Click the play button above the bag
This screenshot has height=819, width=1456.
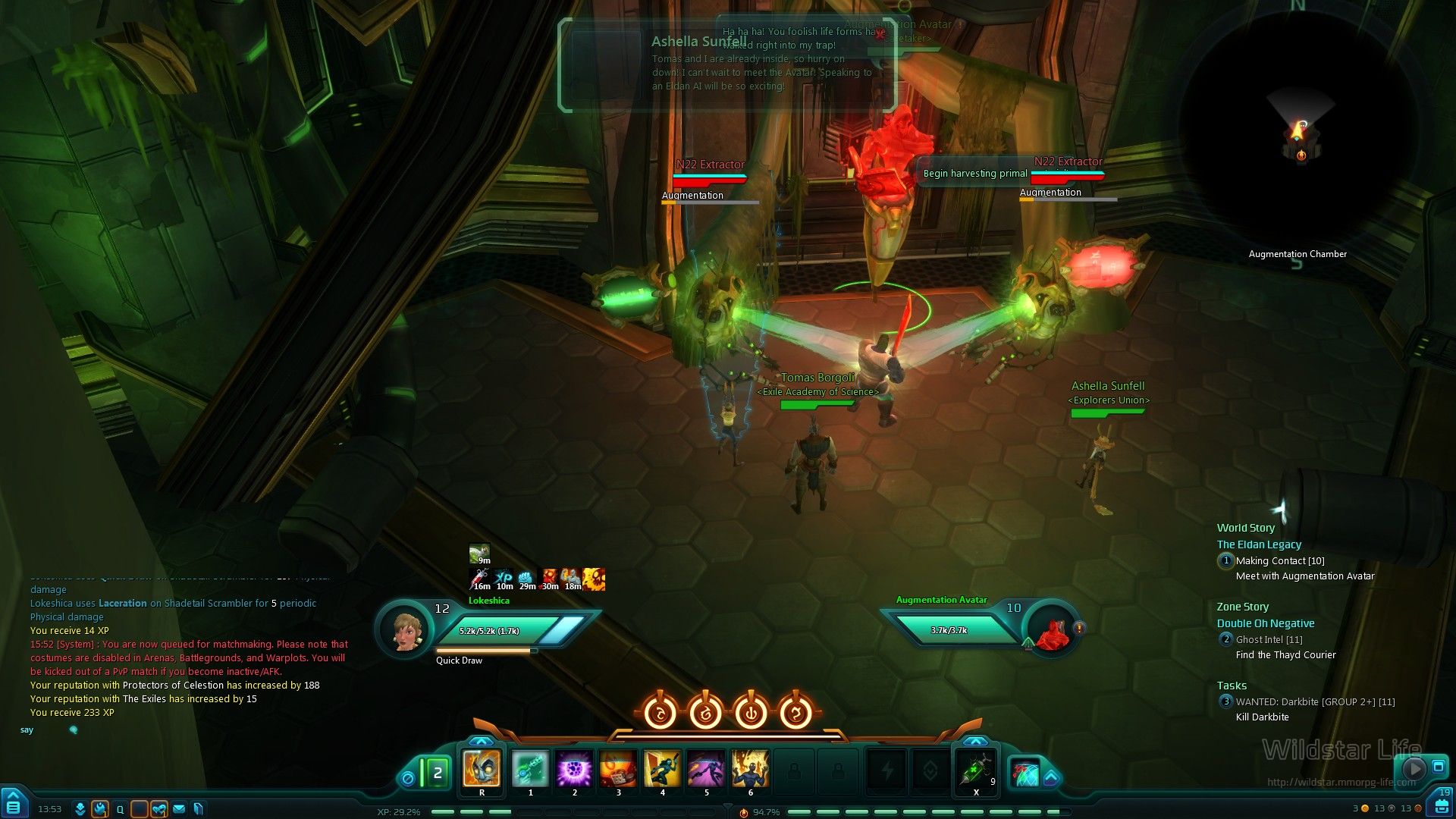tap(1413, 768)
